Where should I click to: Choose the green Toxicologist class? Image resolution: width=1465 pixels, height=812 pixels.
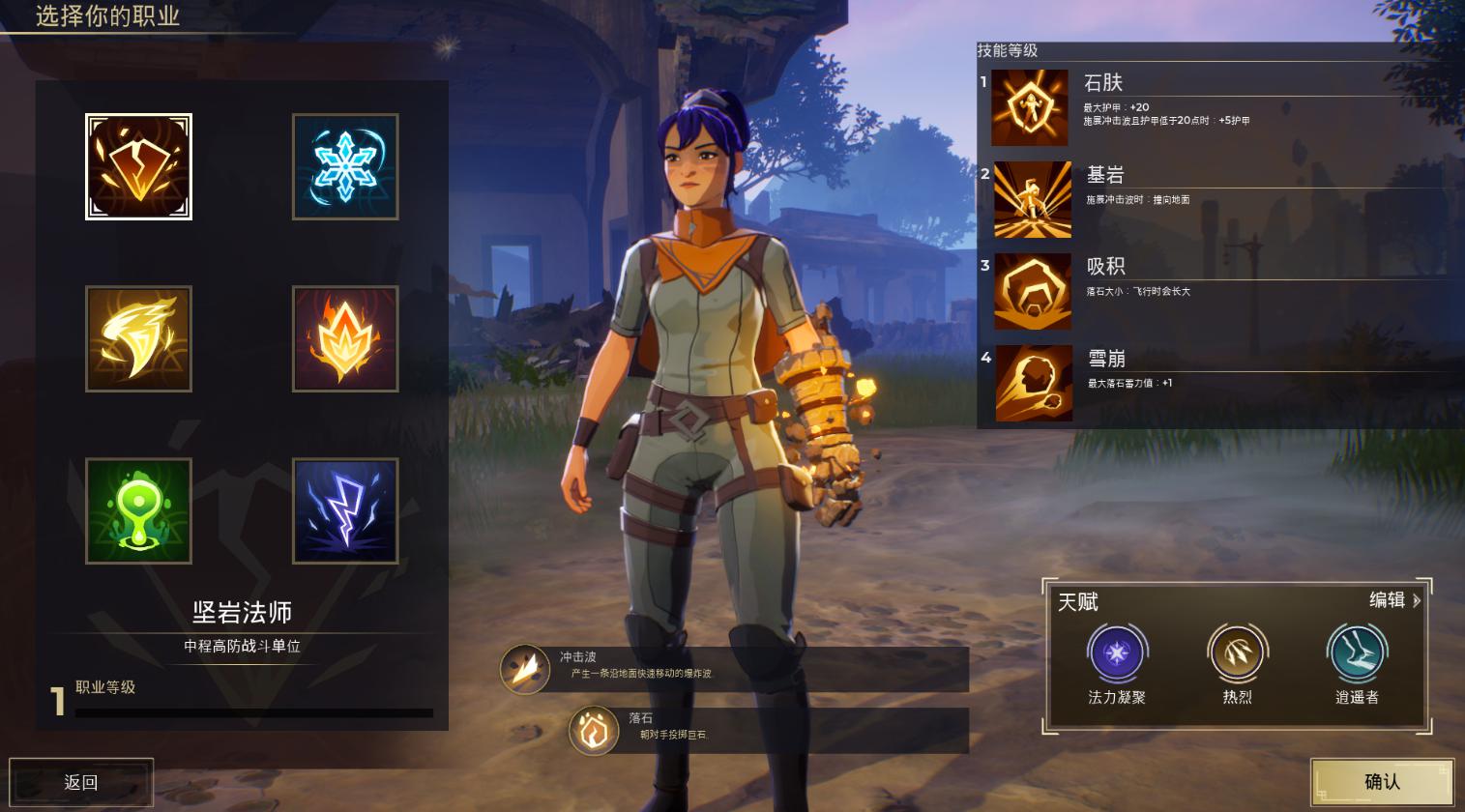click(x=138, y=511)
